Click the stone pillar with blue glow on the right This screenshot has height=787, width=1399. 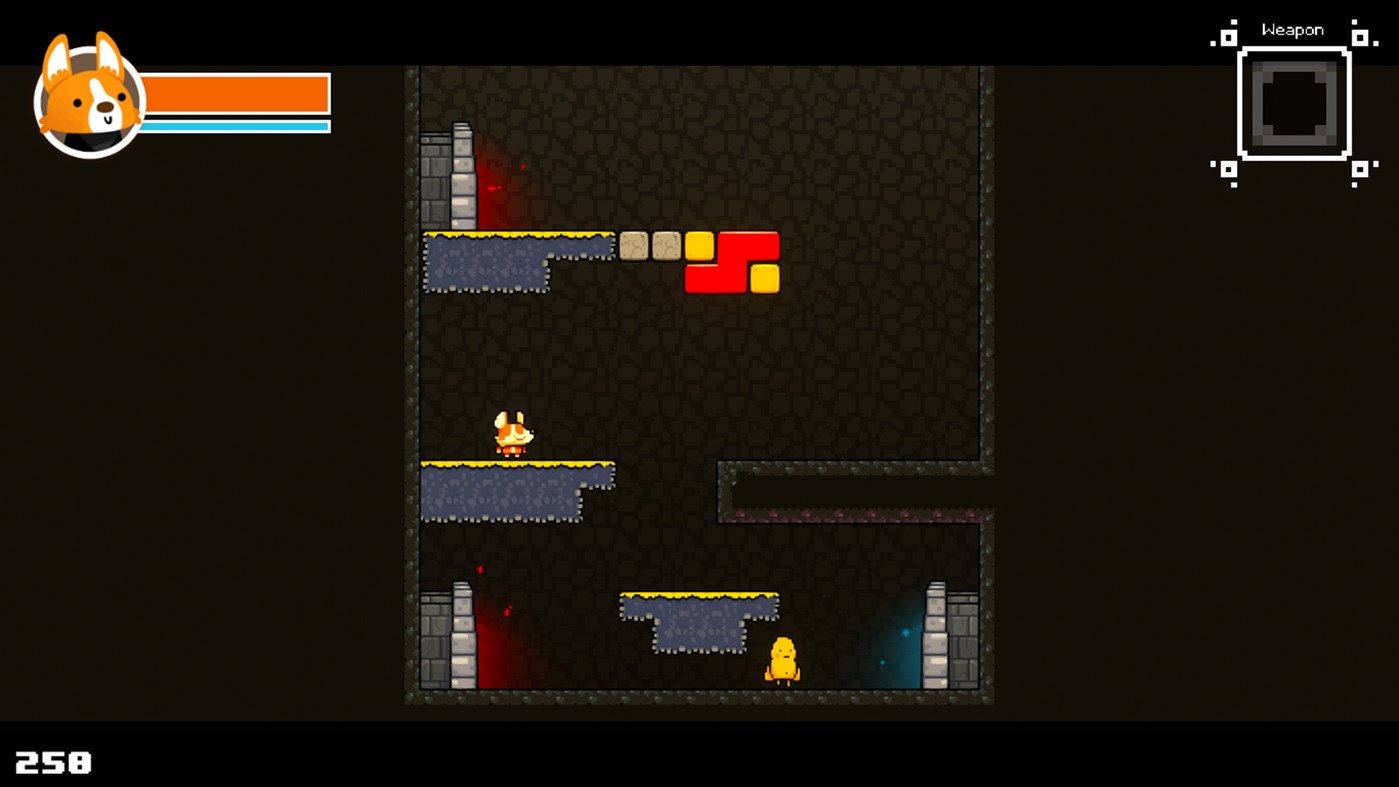click(x=937, y=635)
